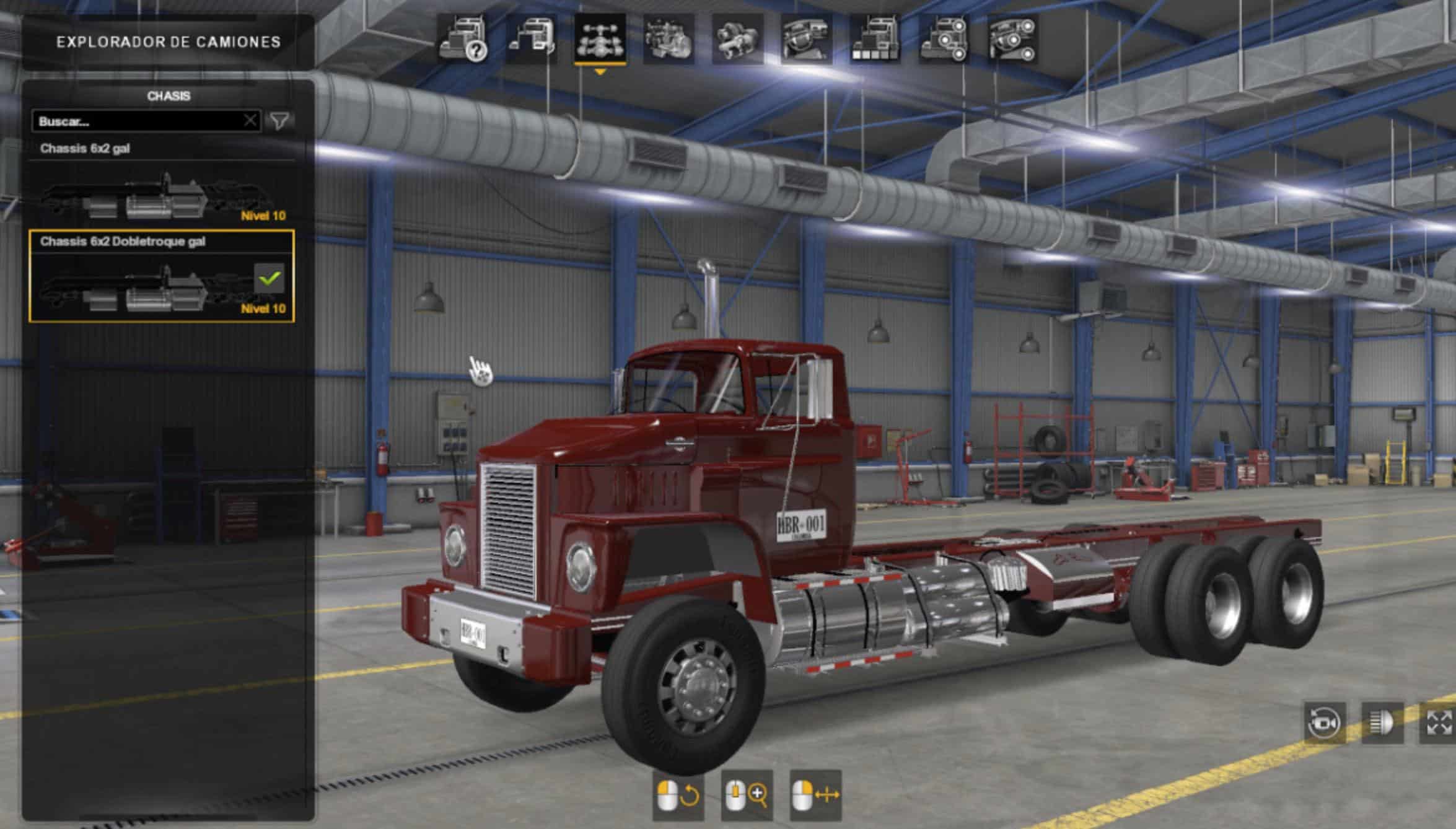Open the interior steering wheel tab
The height and width of the screenshot is (829, 1456).
point(806,40)
